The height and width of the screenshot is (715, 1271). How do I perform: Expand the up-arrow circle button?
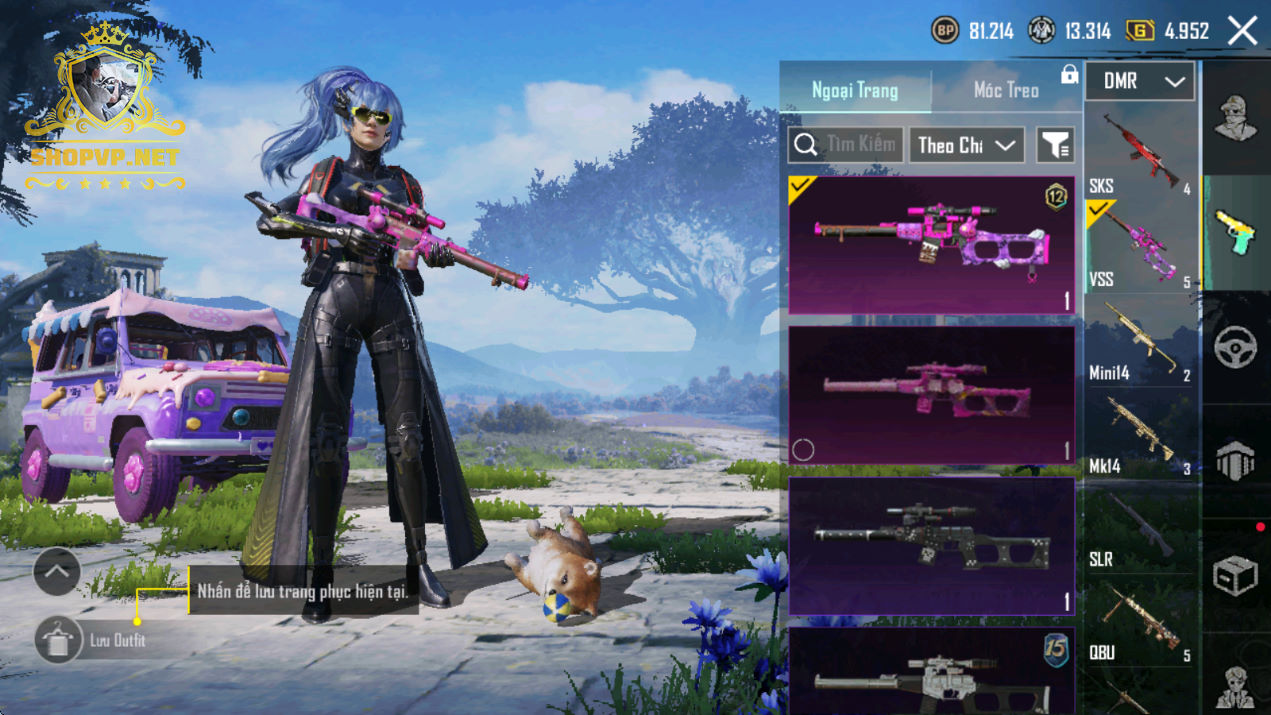coord(57,572)
